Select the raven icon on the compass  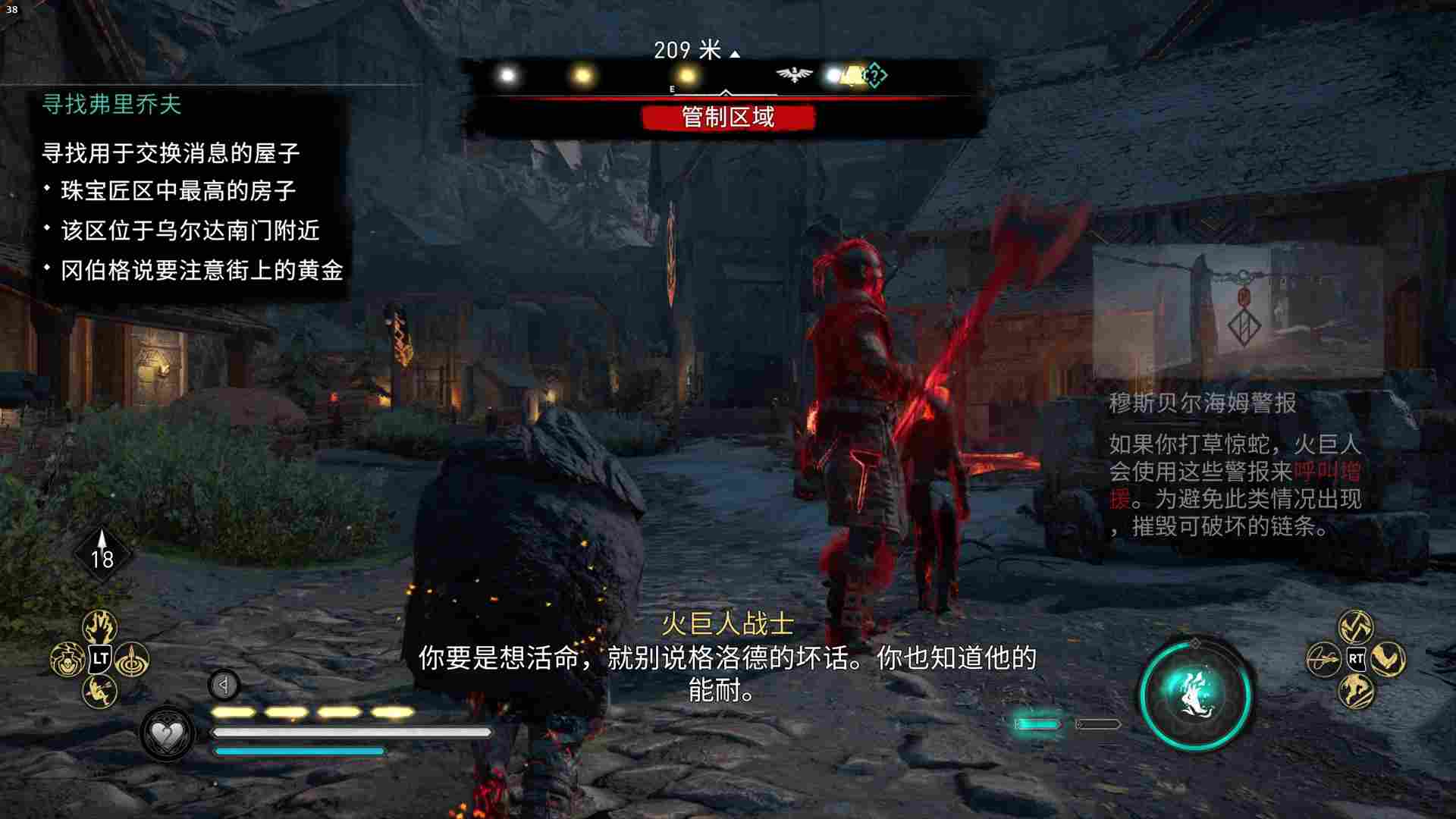(x=792, y=74)
